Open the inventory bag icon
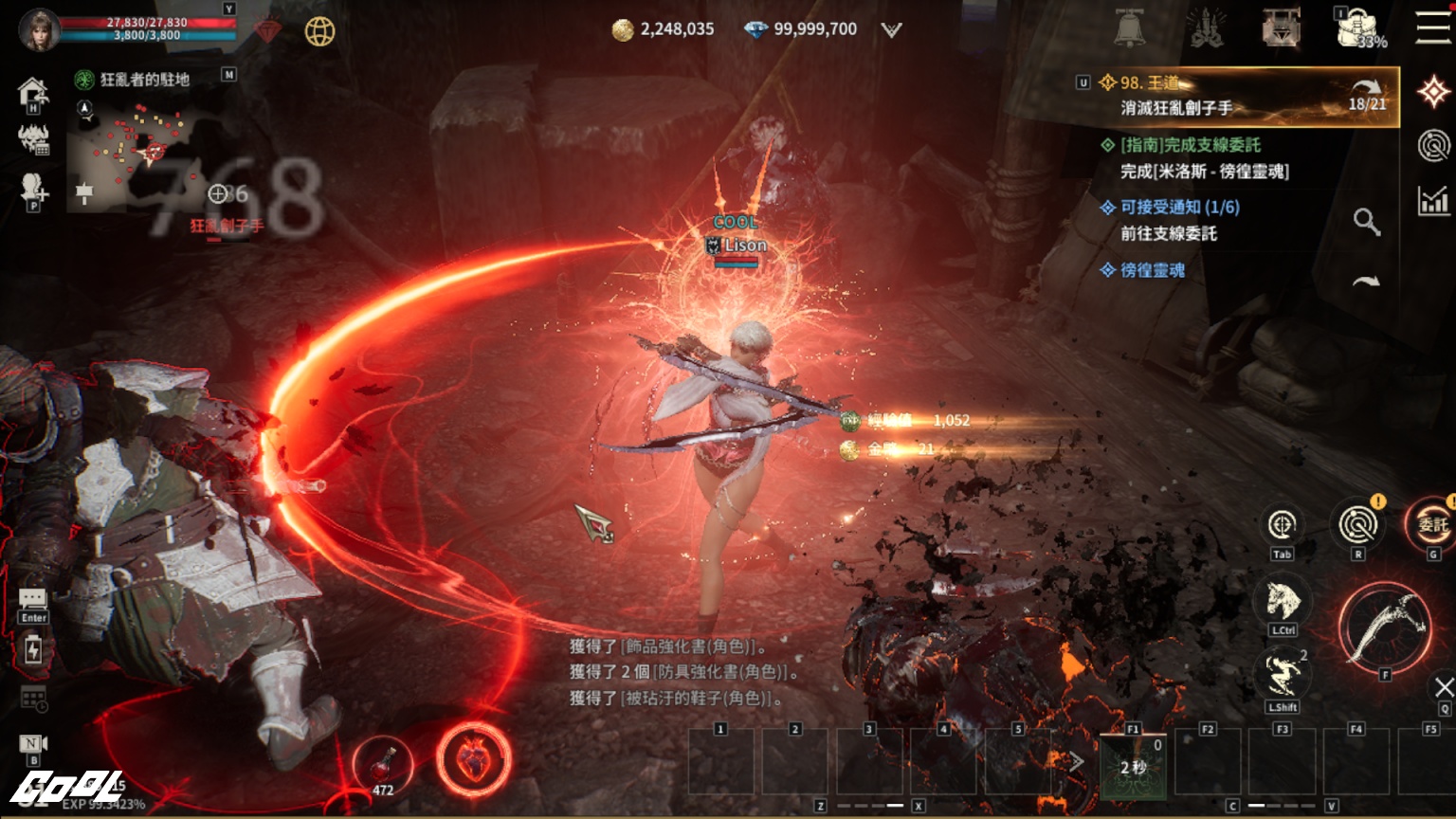The width and height of the screenshot is (1456, 819). pos(1356,28)
